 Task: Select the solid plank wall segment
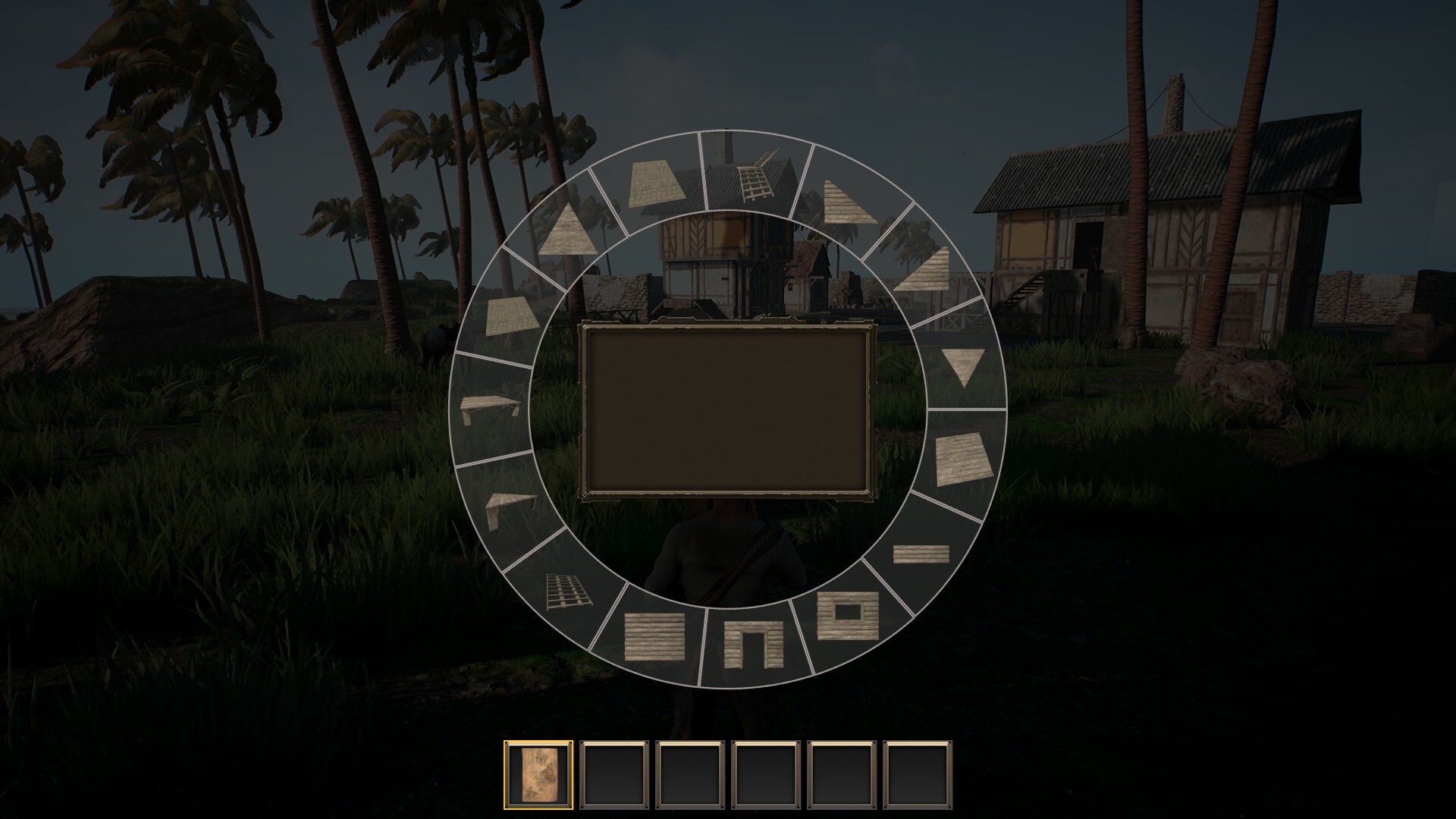653,637
